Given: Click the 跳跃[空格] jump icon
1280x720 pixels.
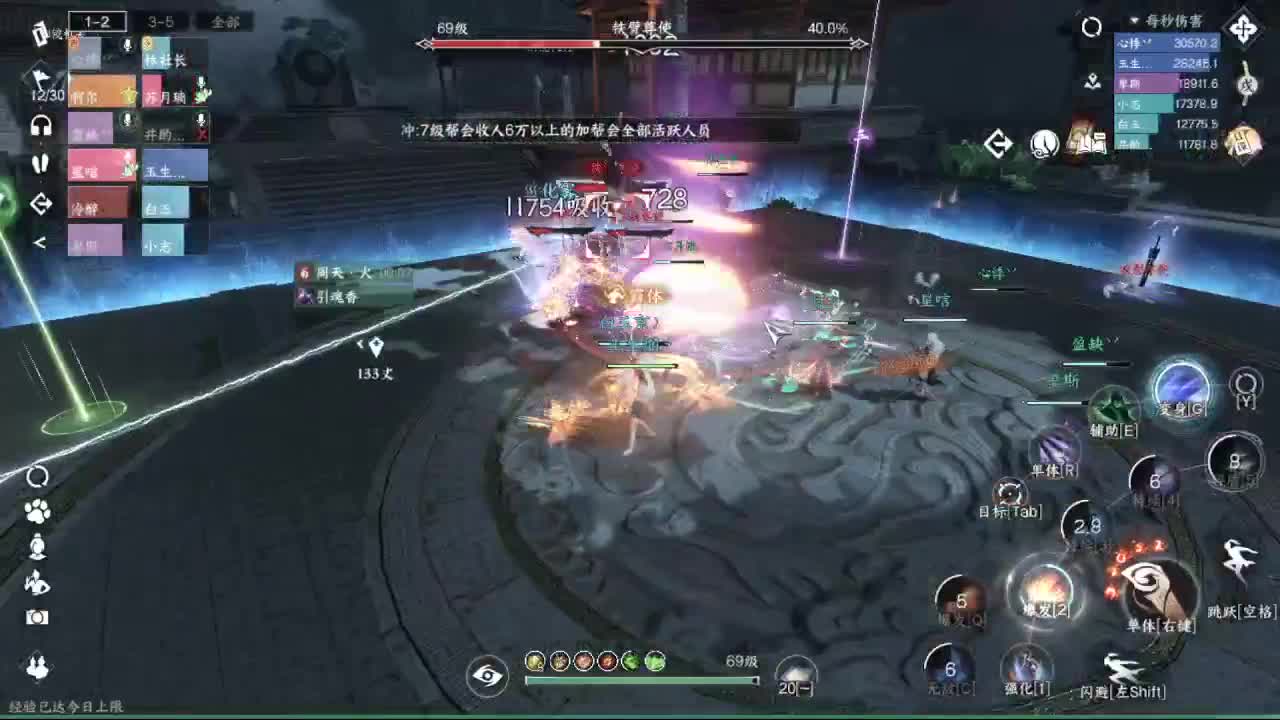Looking at the screenshot, I should tap(1237, 560).
